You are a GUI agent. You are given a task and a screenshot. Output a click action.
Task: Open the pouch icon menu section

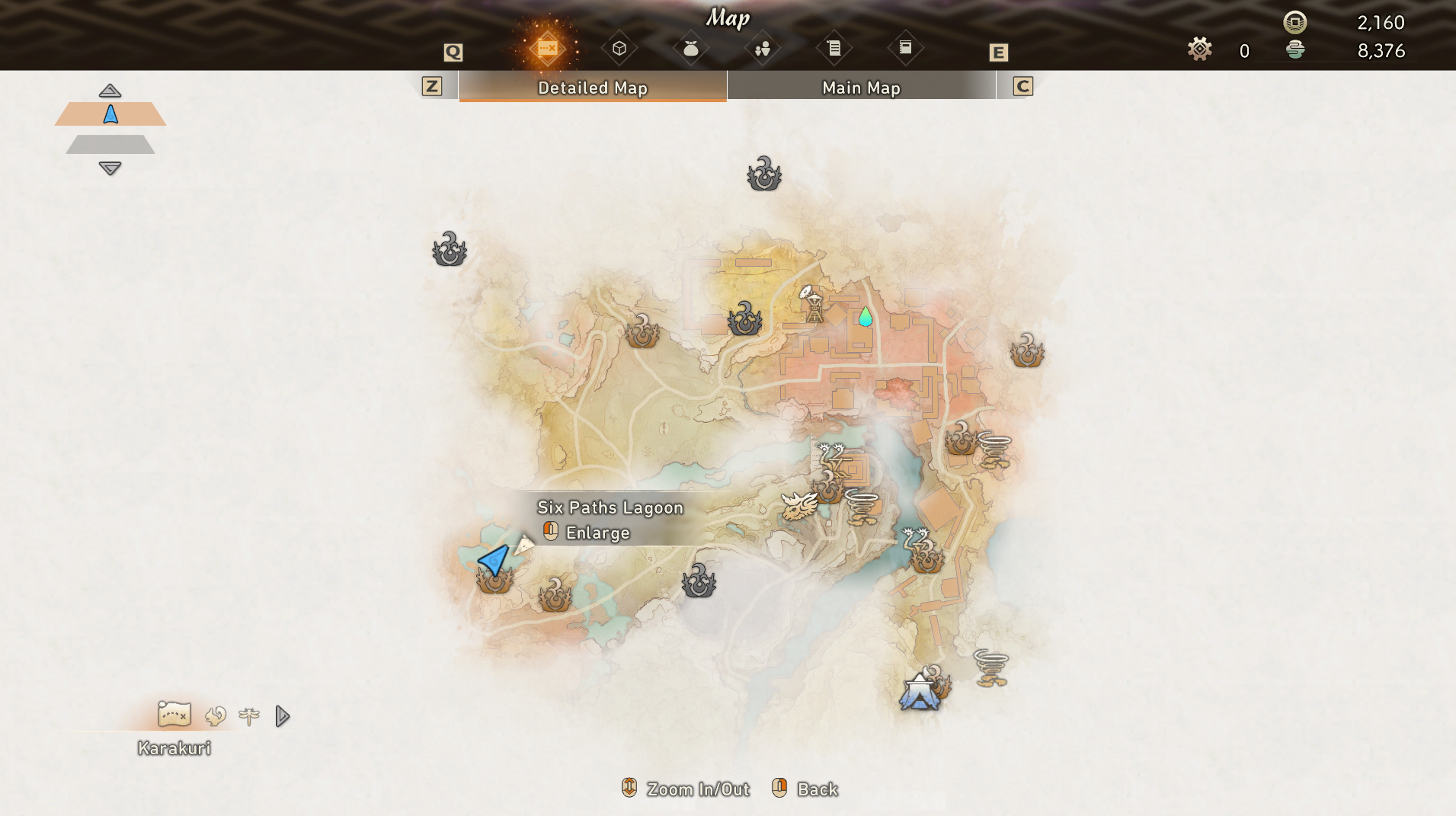click(690, 49)
